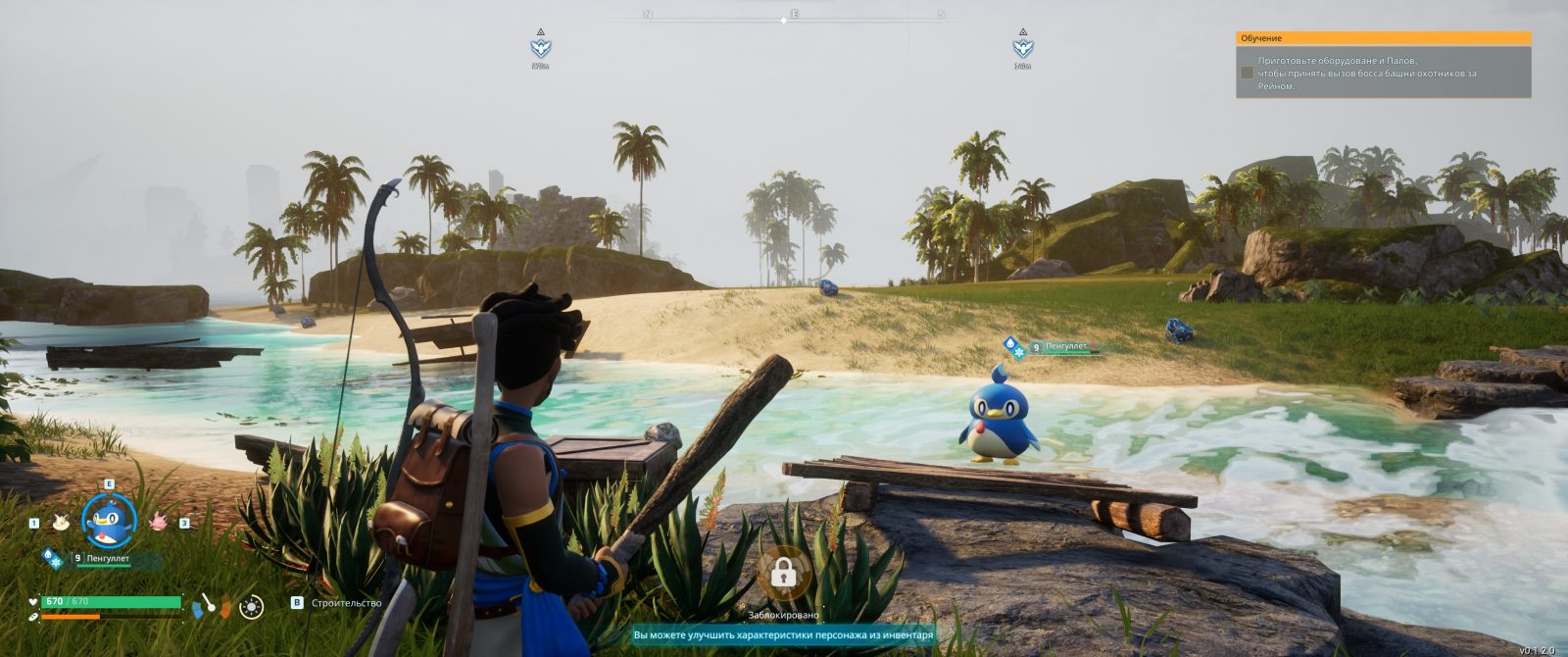Select the active Pengullet party portrait

click(108, 522)
